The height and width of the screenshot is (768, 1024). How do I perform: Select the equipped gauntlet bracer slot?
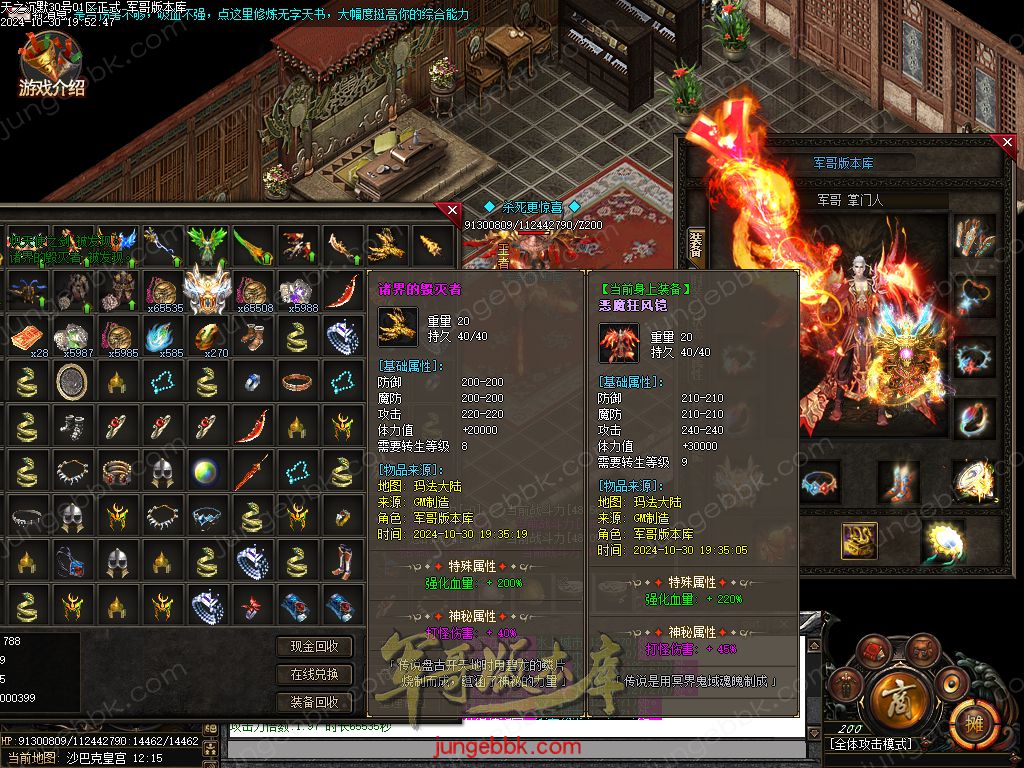pyautogui.click(x=973, y=239)
